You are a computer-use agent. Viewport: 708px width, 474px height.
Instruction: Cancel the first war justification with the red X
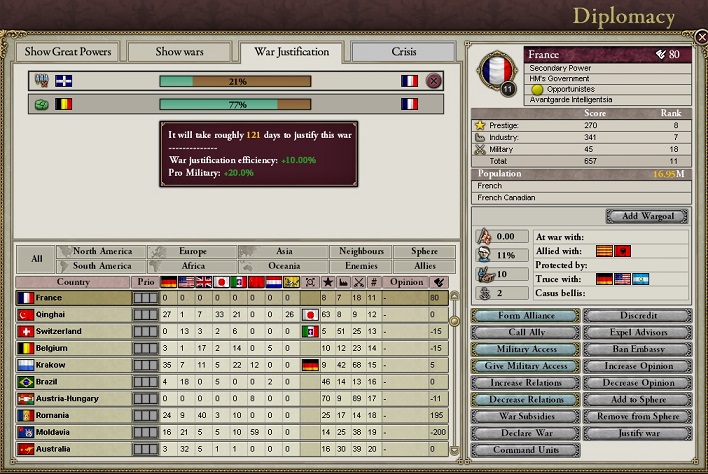point(434,81)
